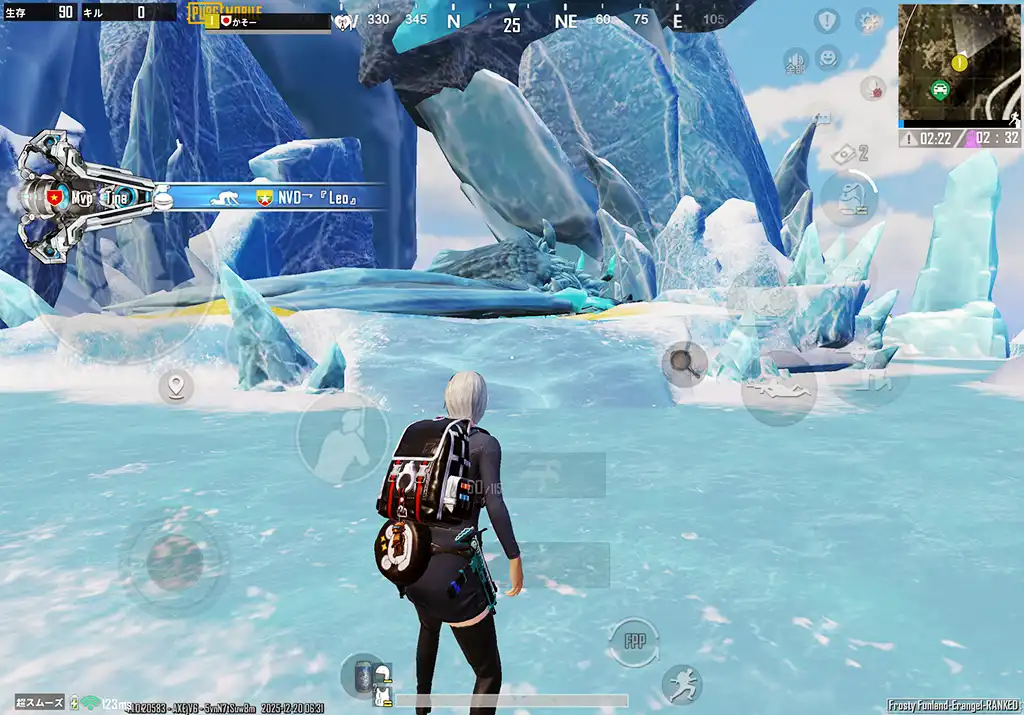Image resolution: width=1024 pixels, height=715 pixels.
Task: Tap the movement joystick
Action: (175, 562)
